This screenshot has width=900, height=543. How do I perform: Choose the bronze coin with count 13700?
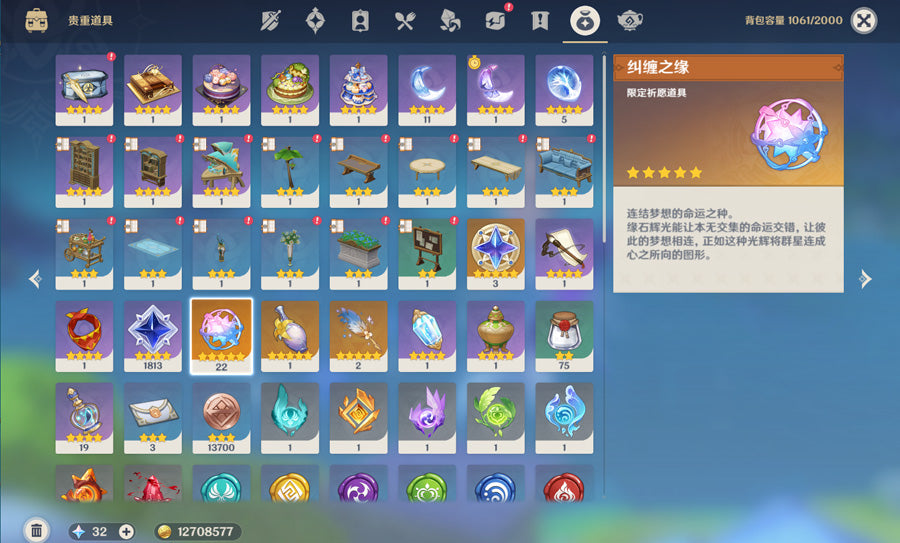221,417
